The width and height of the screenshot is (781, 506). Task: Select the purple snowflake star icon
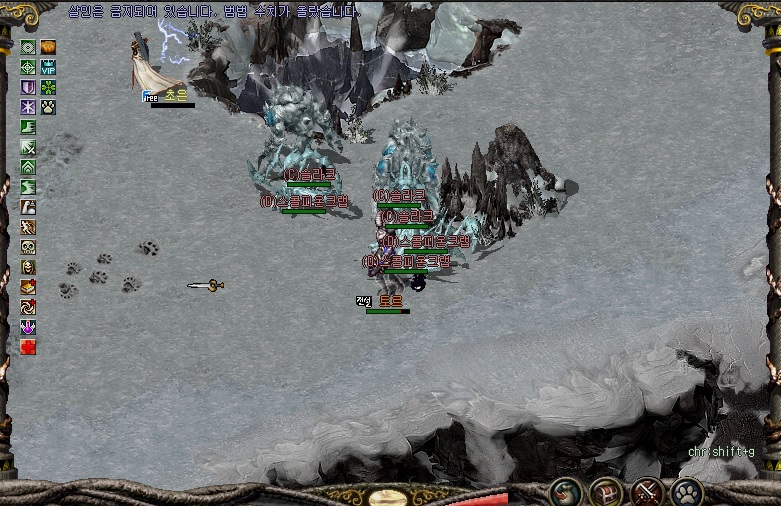[28, 107]
